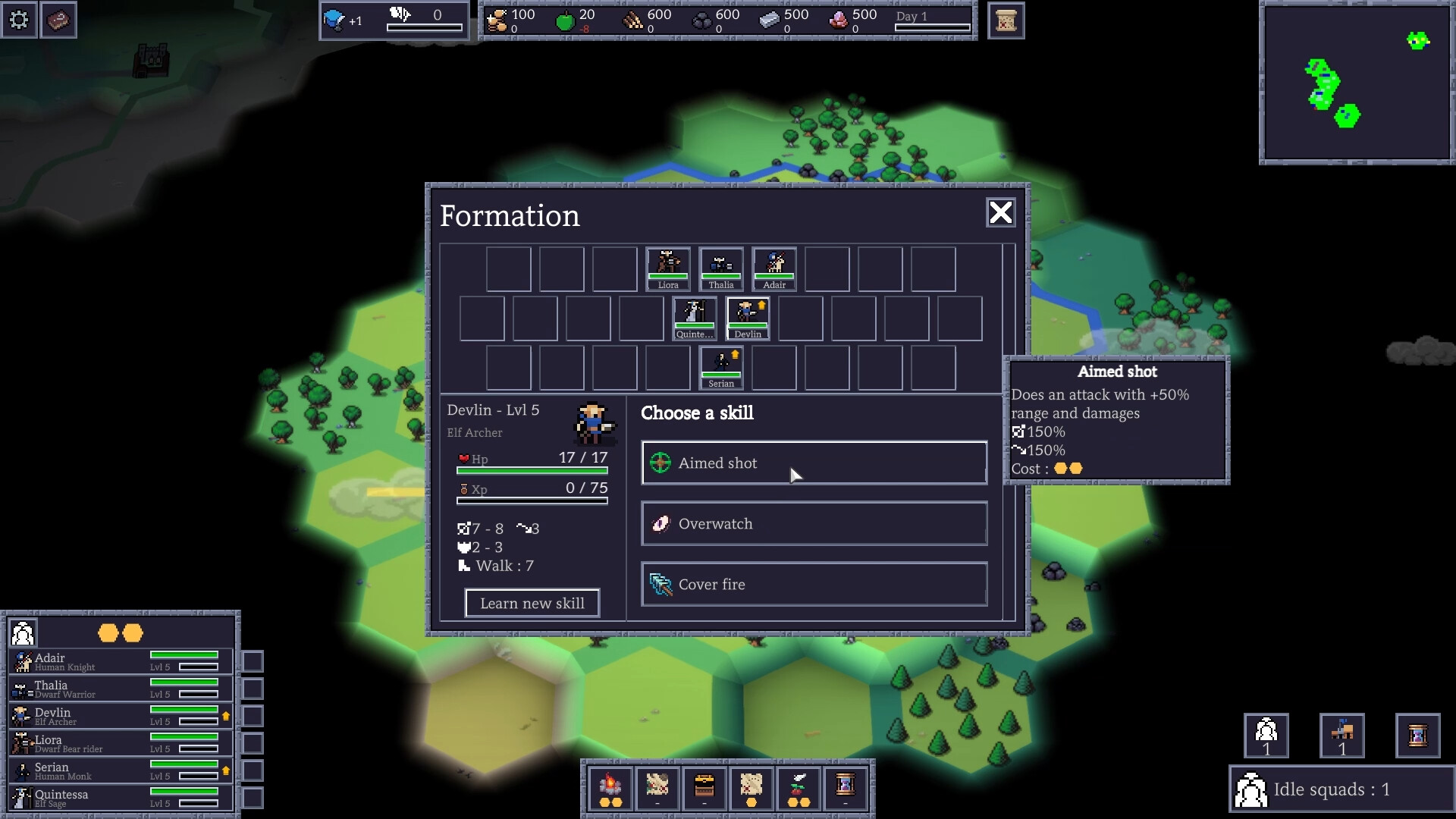This screenshot has width=1456, height=819.
Task: Open the settings gear icon
Action: pos(19,20)
